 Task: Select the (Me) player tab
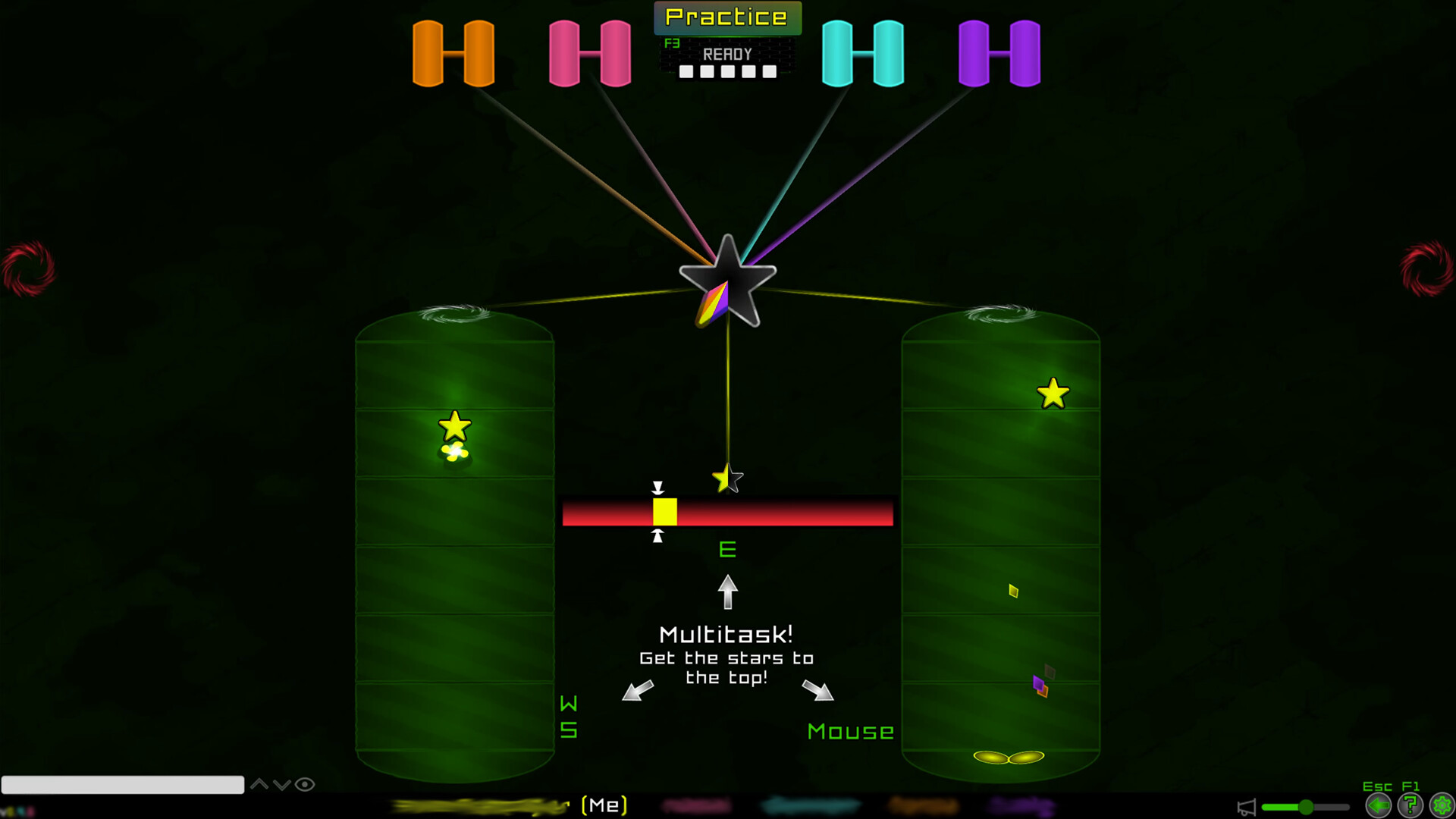[x=603, y=805]
